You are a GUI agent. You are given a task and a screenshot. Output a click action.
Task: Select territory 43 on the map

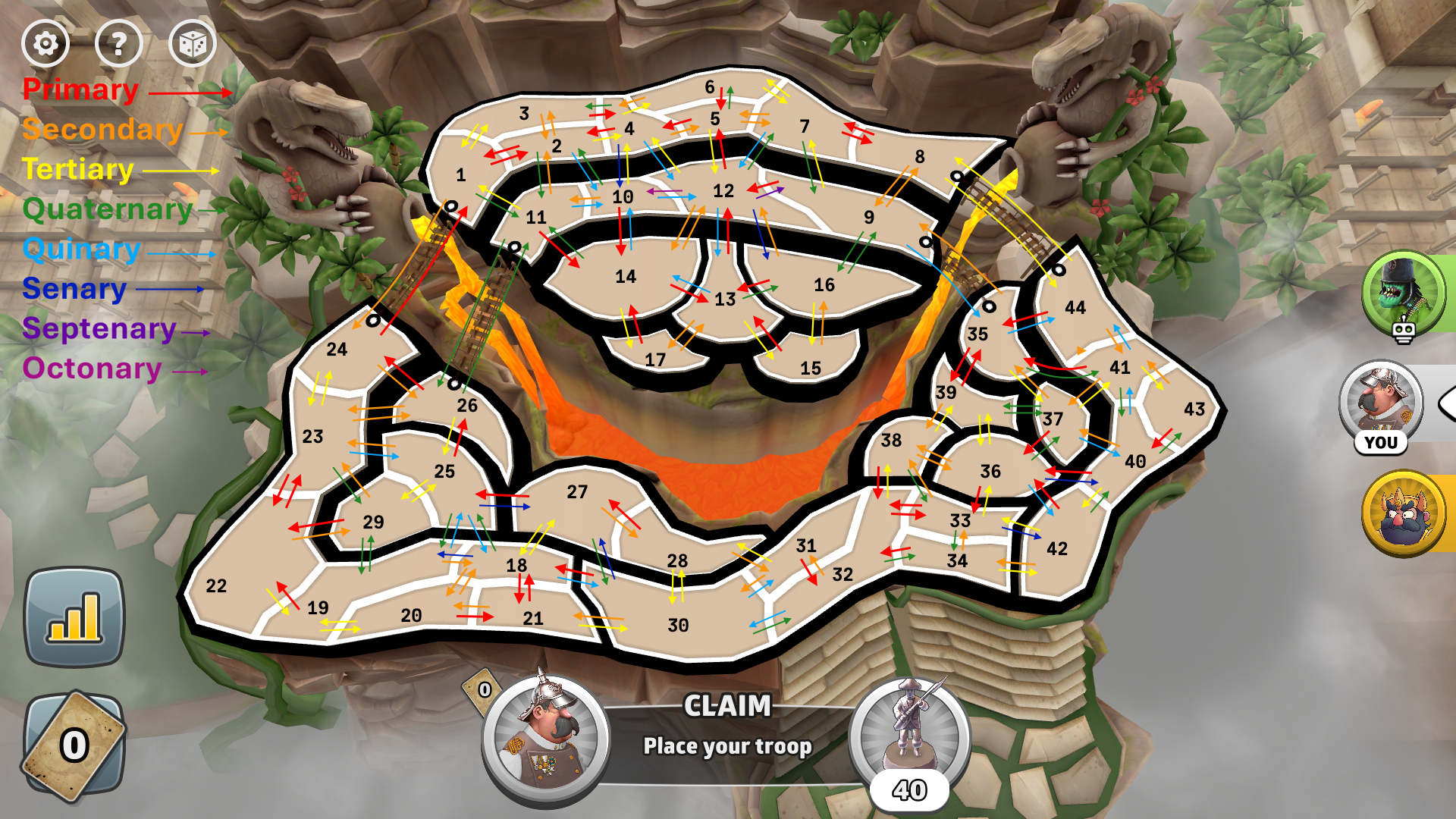coord(1194,409)
